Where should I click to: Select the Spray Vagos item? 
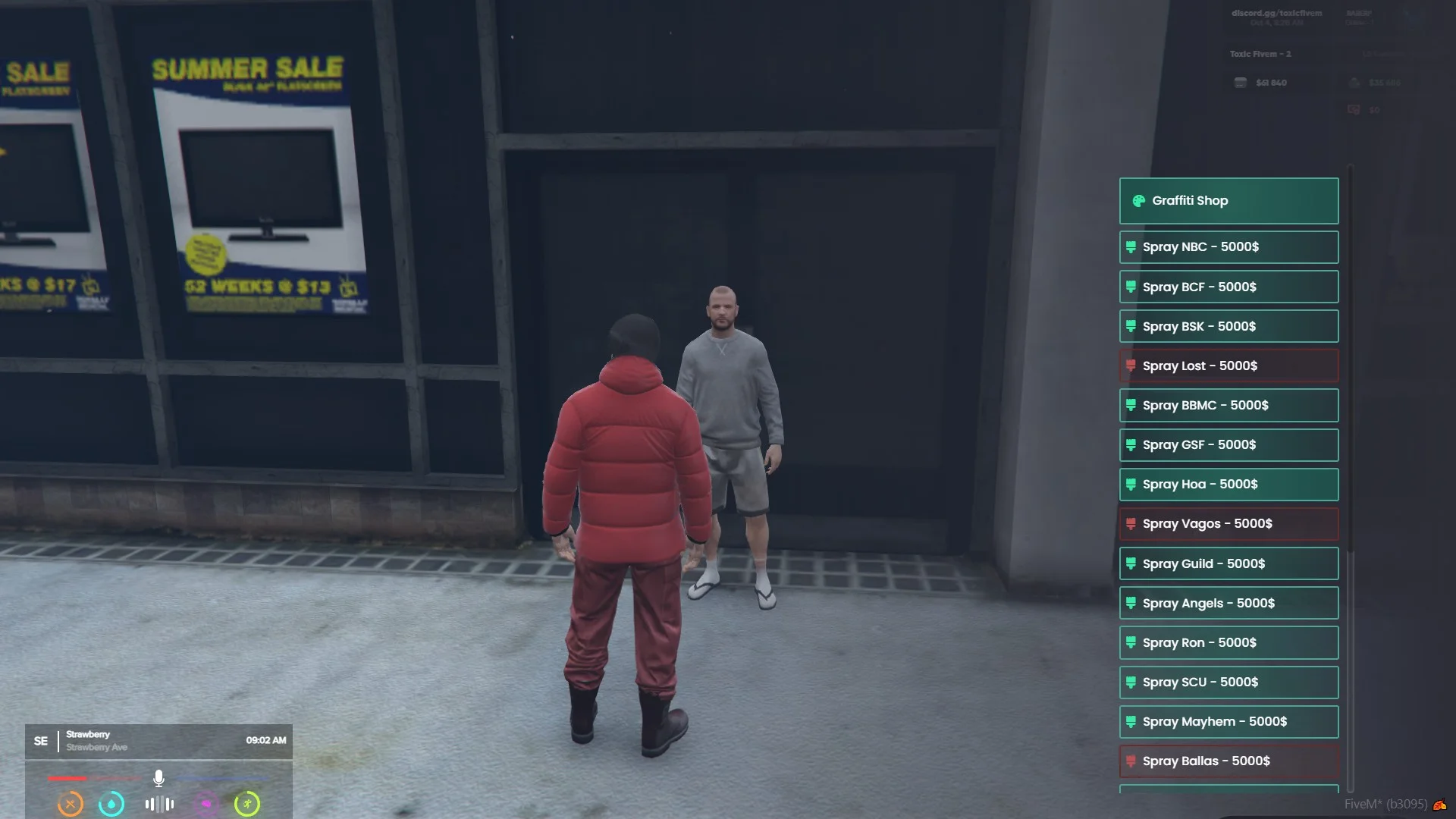(1228, 524)
